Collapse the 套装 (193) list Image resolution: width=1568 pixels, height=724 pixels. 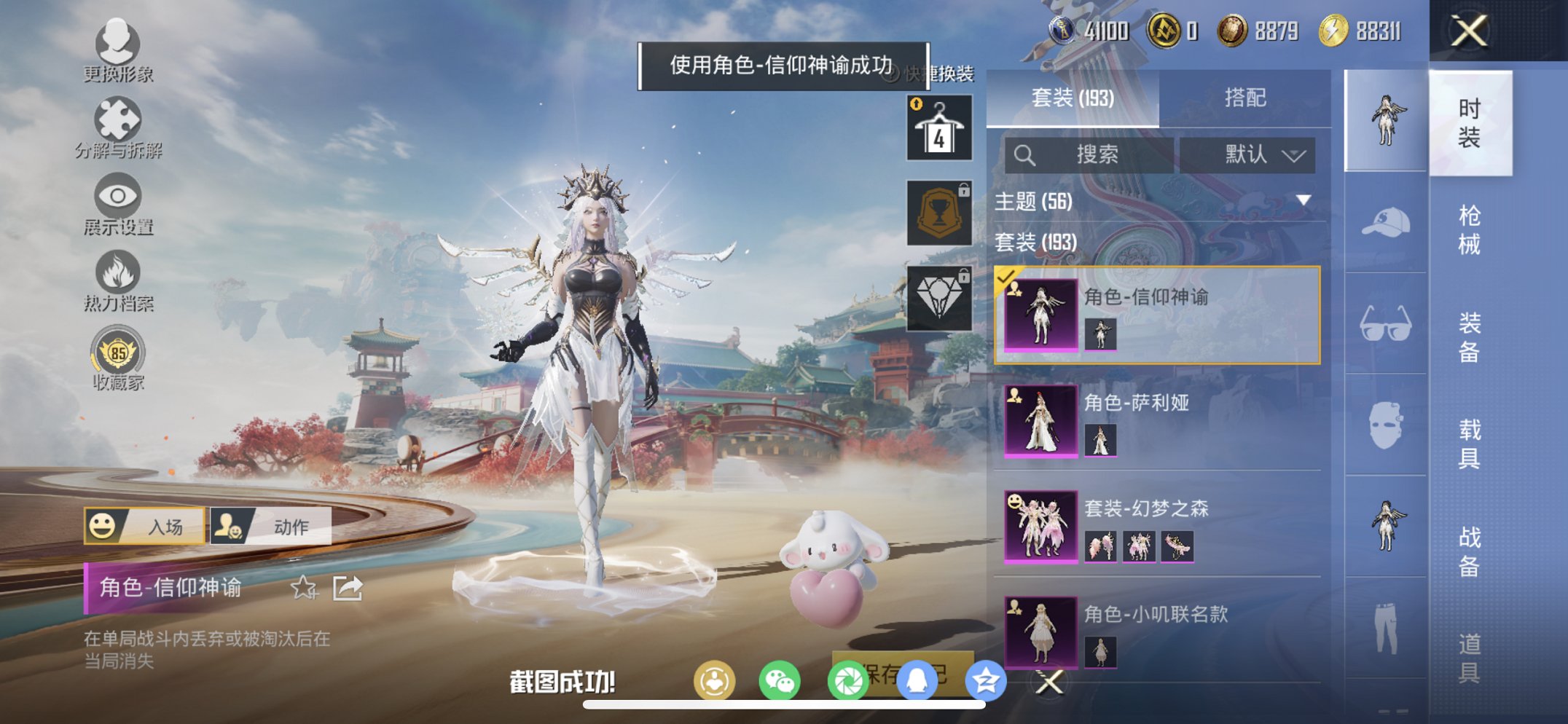tap(1035, 243)
